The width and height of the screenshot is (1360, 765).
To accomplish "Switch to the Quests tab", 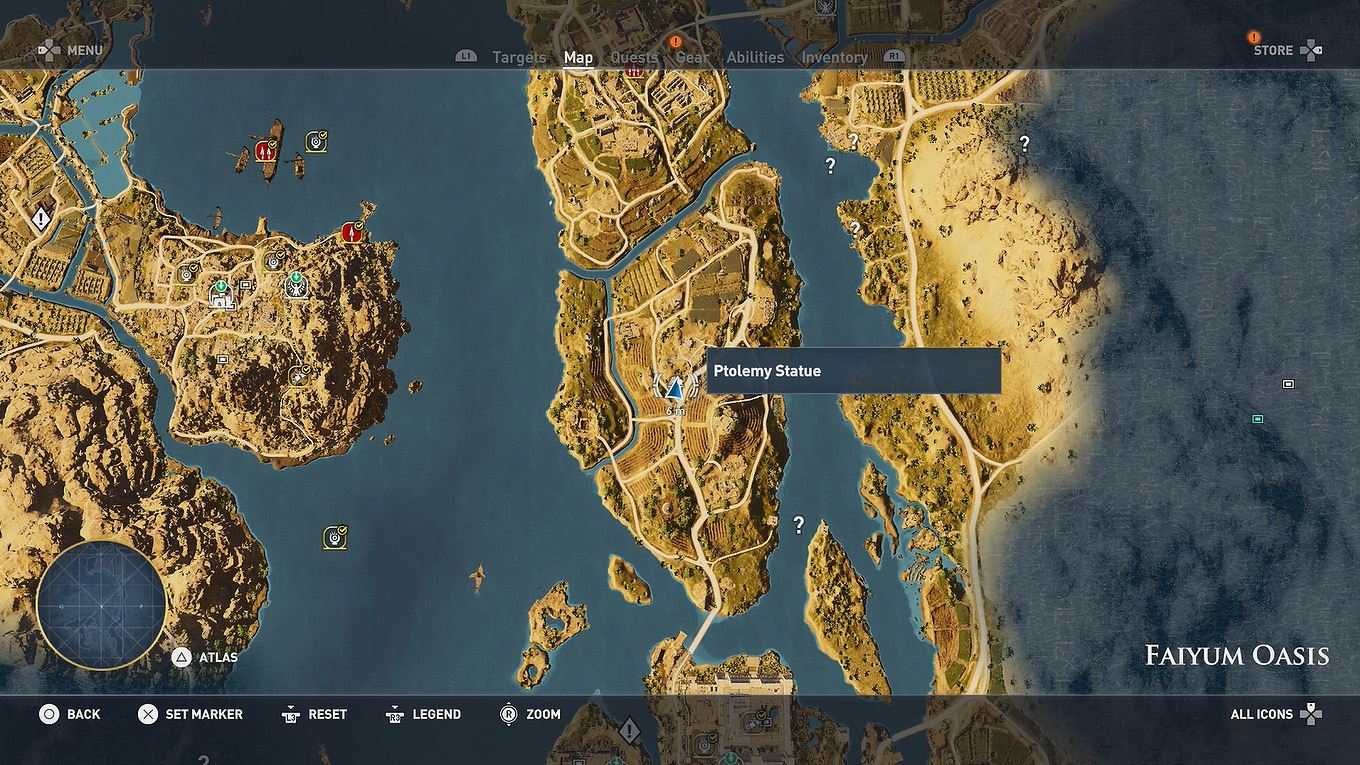I will tap(634, 57).
